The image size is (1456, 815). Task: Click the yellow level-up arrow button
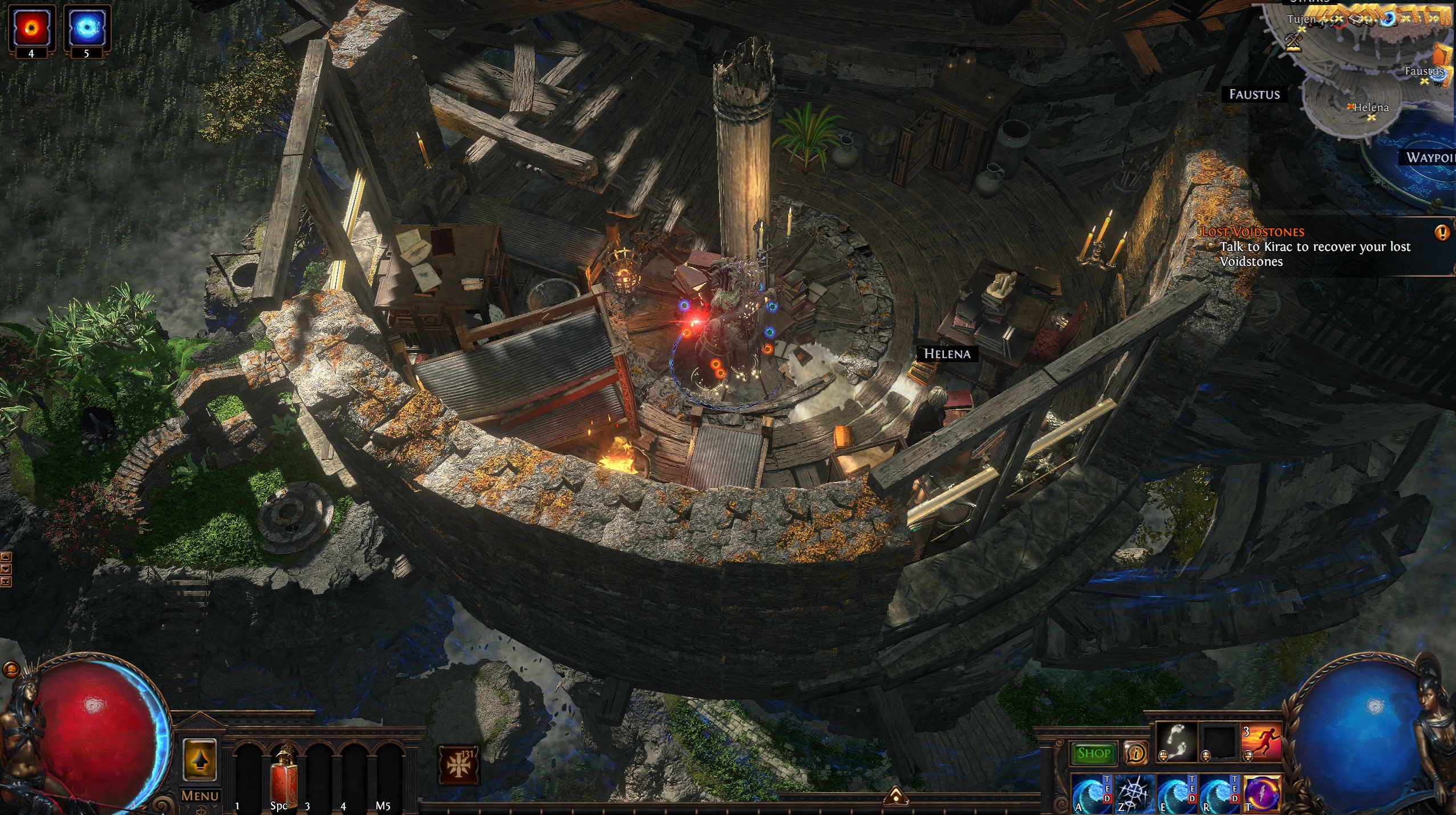[x=200, y=759]
